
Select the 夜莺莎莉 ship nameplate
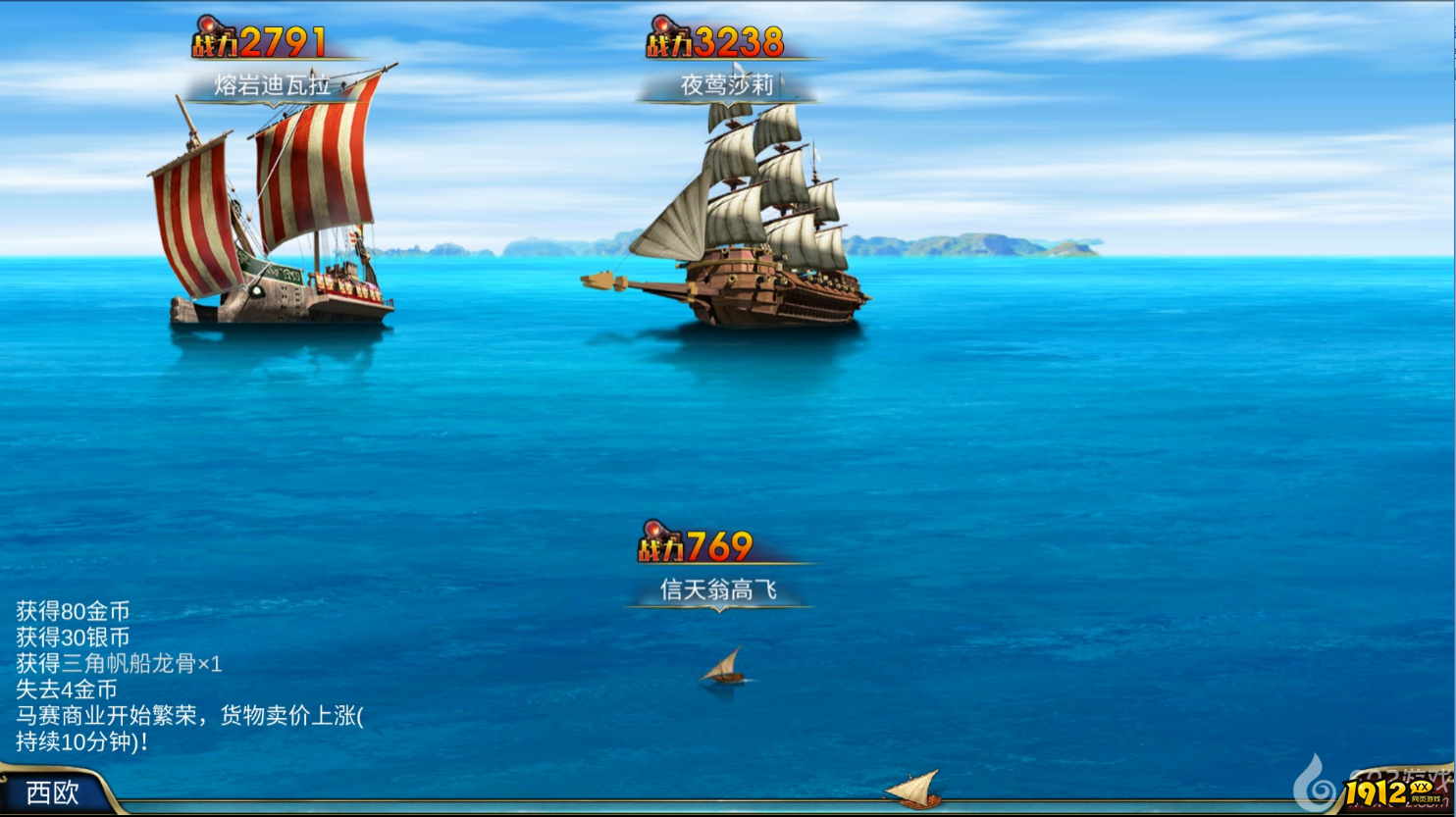pos(727,85)
